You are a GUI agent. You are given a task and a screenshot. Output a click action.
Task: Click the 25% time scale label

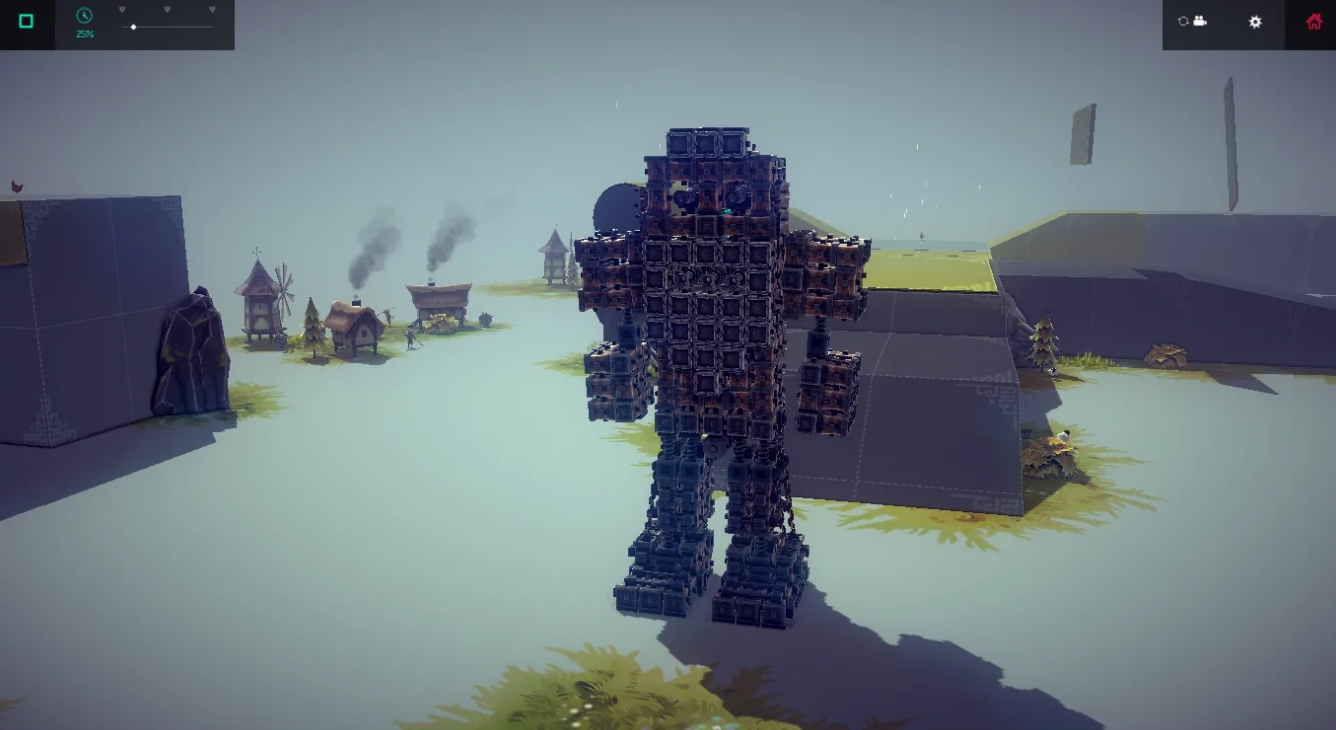85,33
